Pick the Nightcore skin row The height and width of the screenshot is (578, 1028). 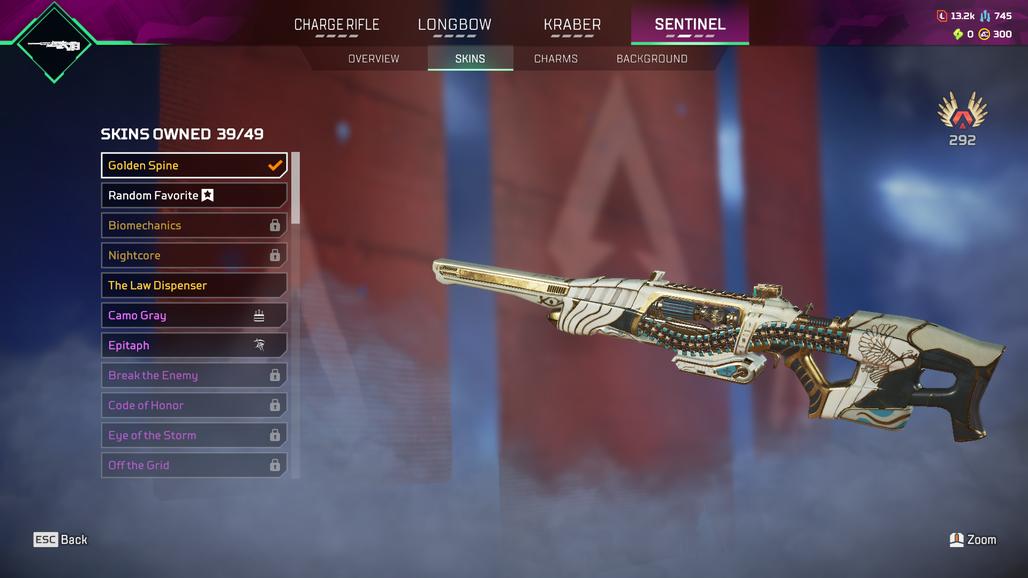tap(194, 255)
